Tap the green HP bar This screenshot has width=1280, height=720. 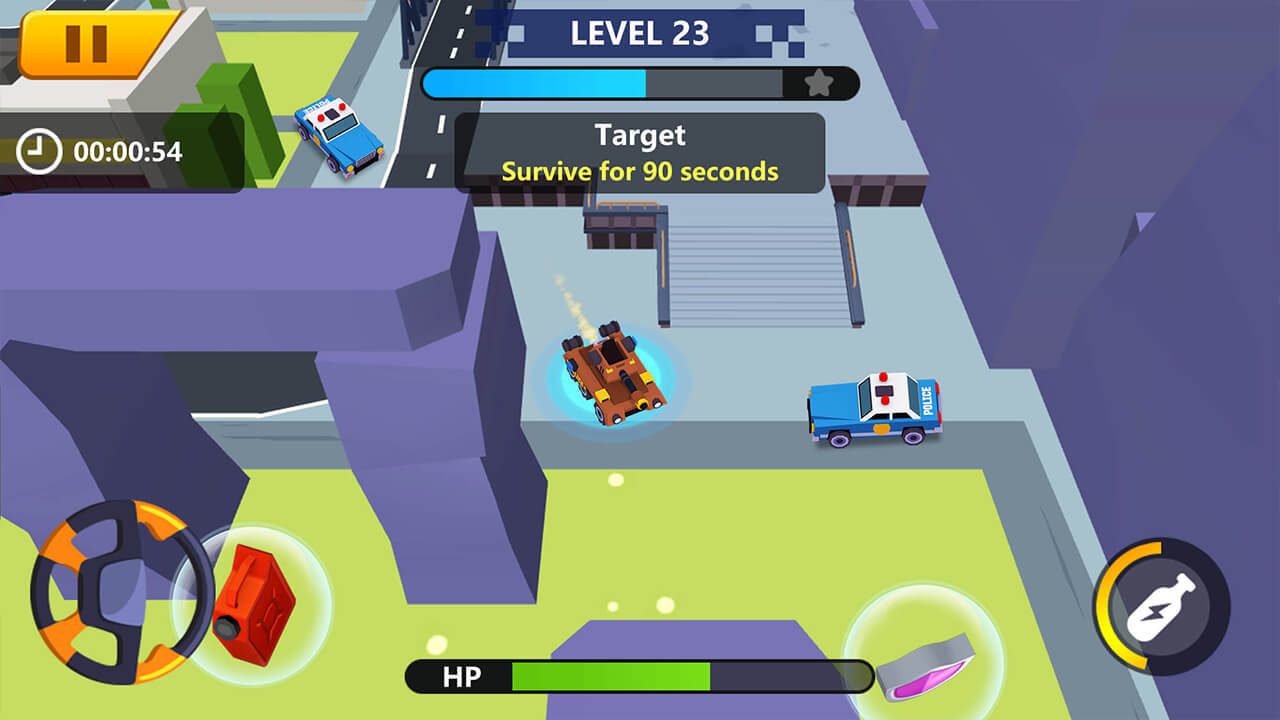(x=610, y=676)
